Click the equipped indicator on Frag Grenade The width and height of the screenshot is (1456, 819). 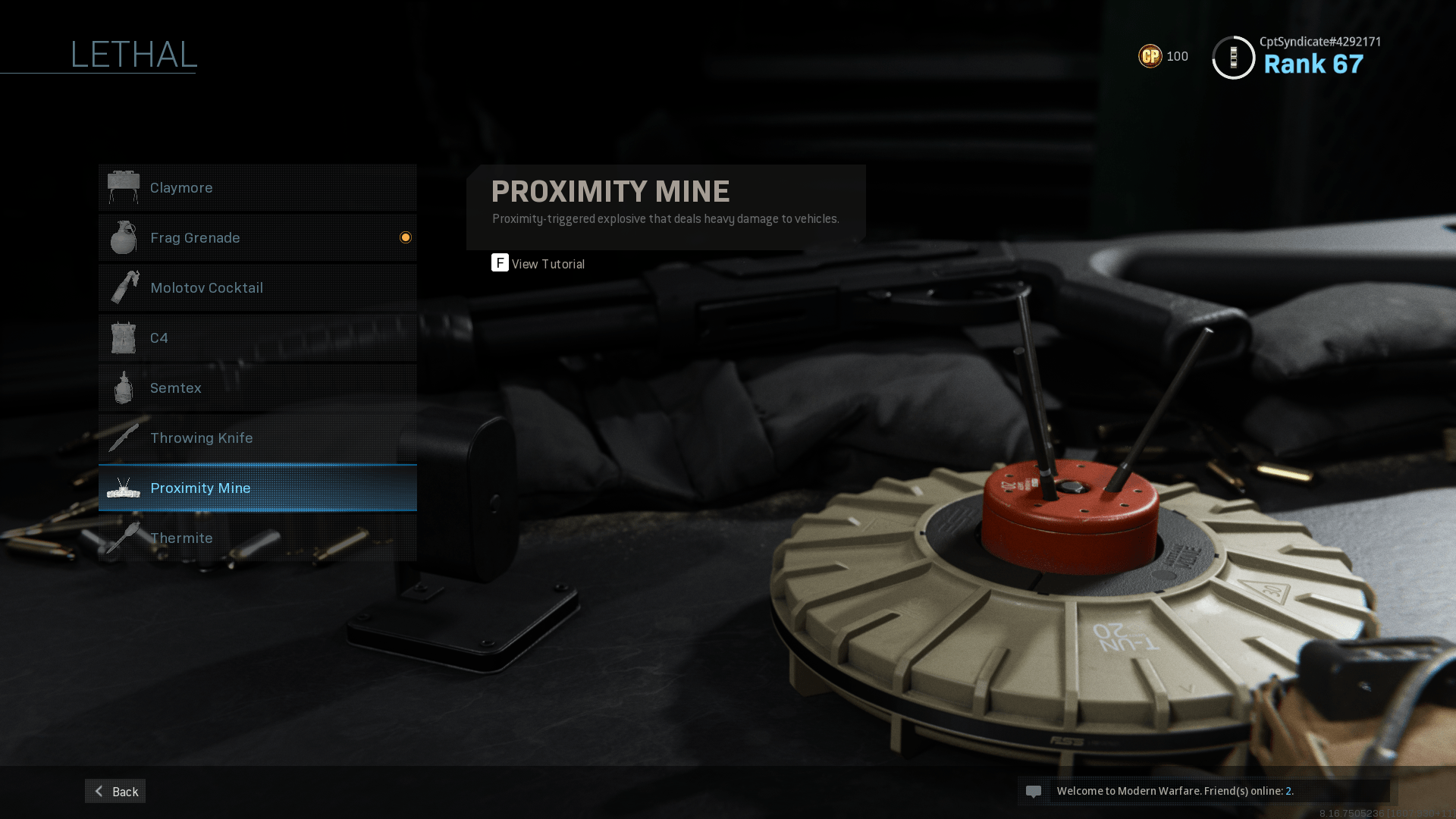point(406,237)
